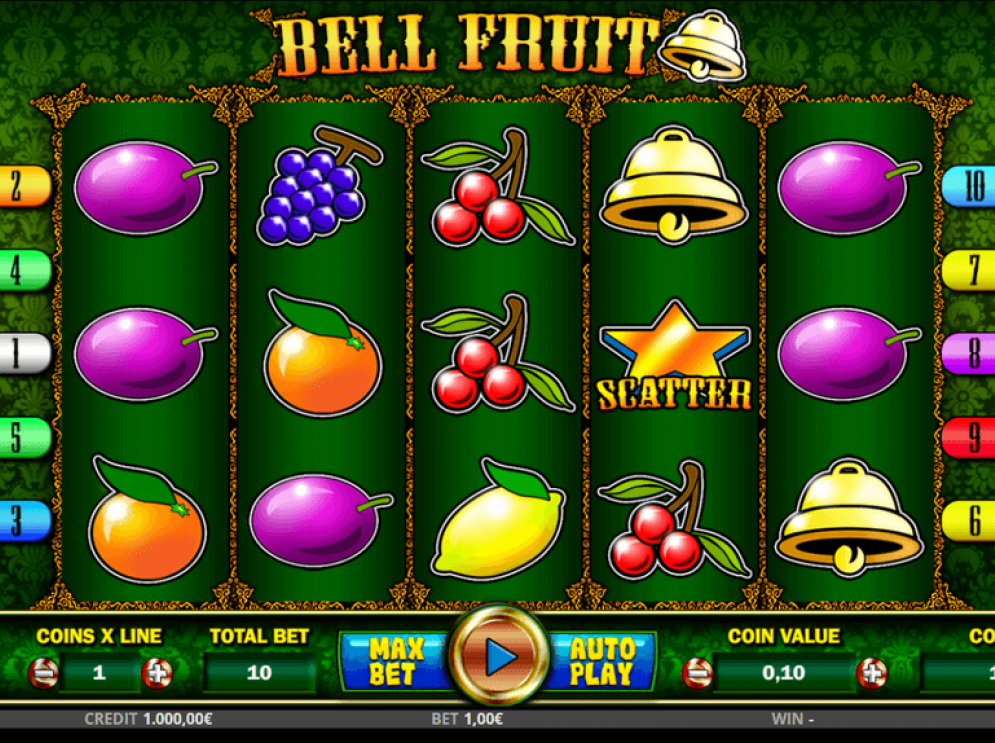The height and width of the screenshot is (743, 995).
Task: Select the purple payline 8 marker
Action: click(x=970, y=353)
